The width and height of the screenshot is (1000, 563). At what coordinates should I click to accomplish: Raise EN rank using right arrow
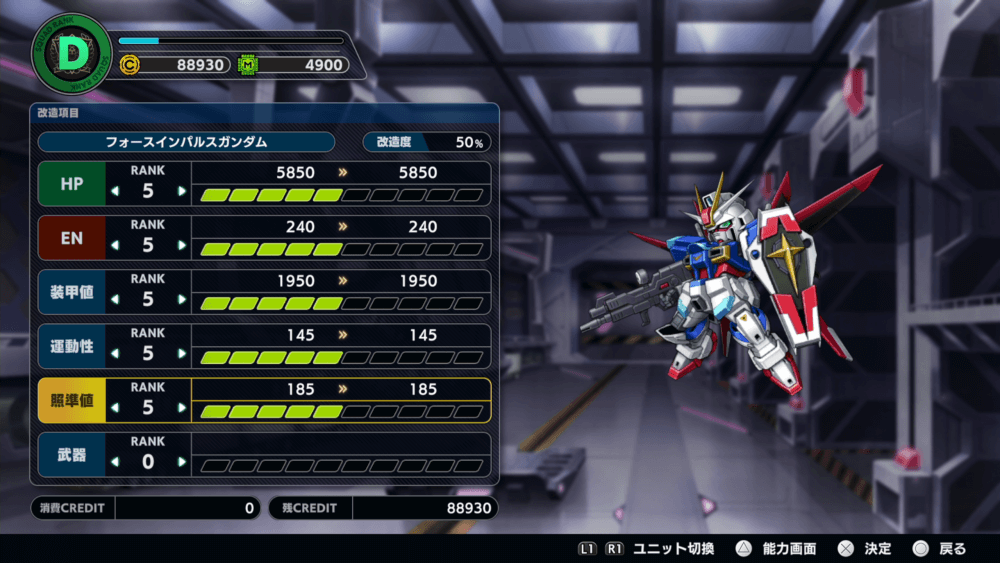pos(181,245)
